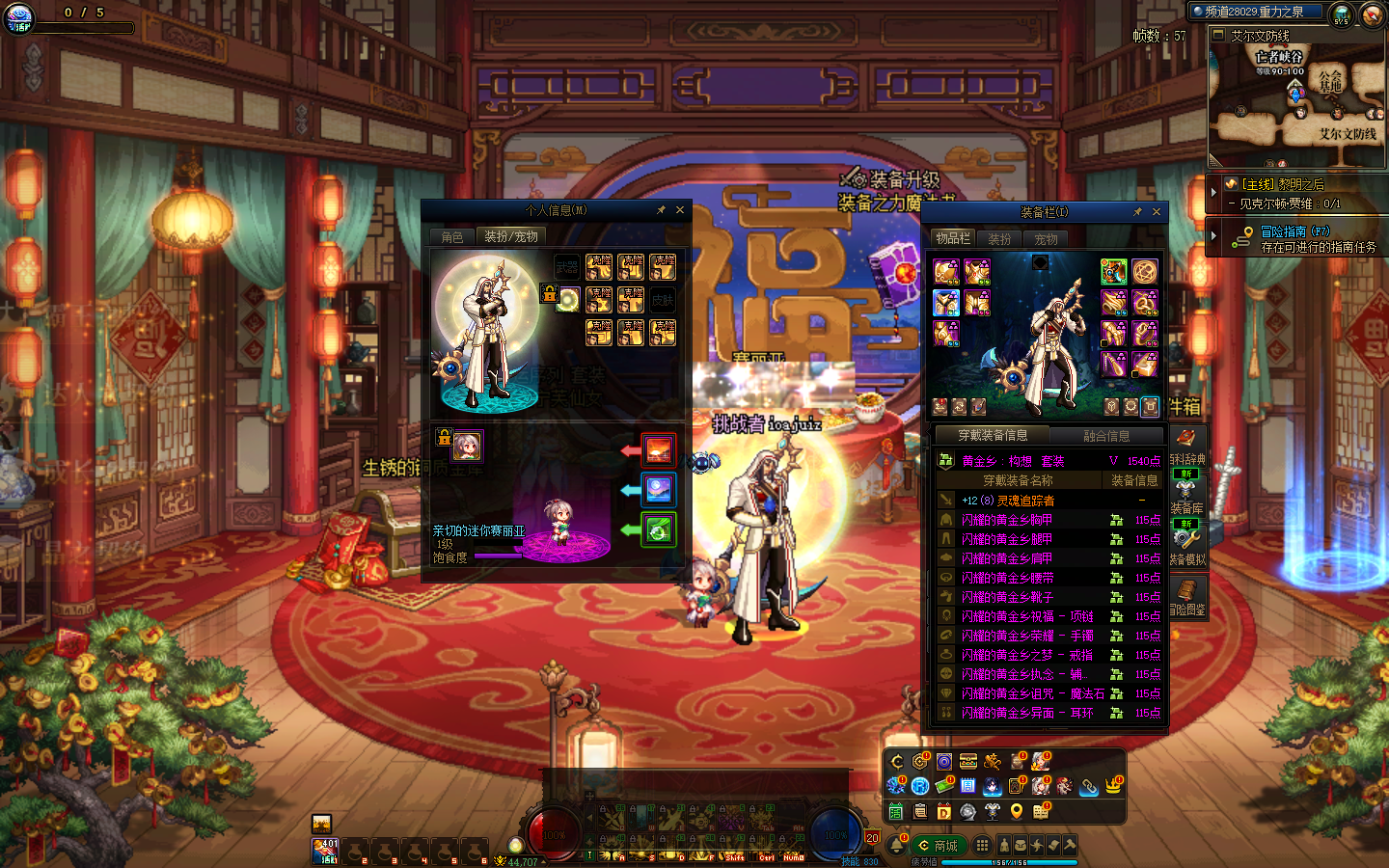Open the nine-dot grid menu button
Image resolution: width=1389 pixels, height=868 pixels.
[982, 845]
